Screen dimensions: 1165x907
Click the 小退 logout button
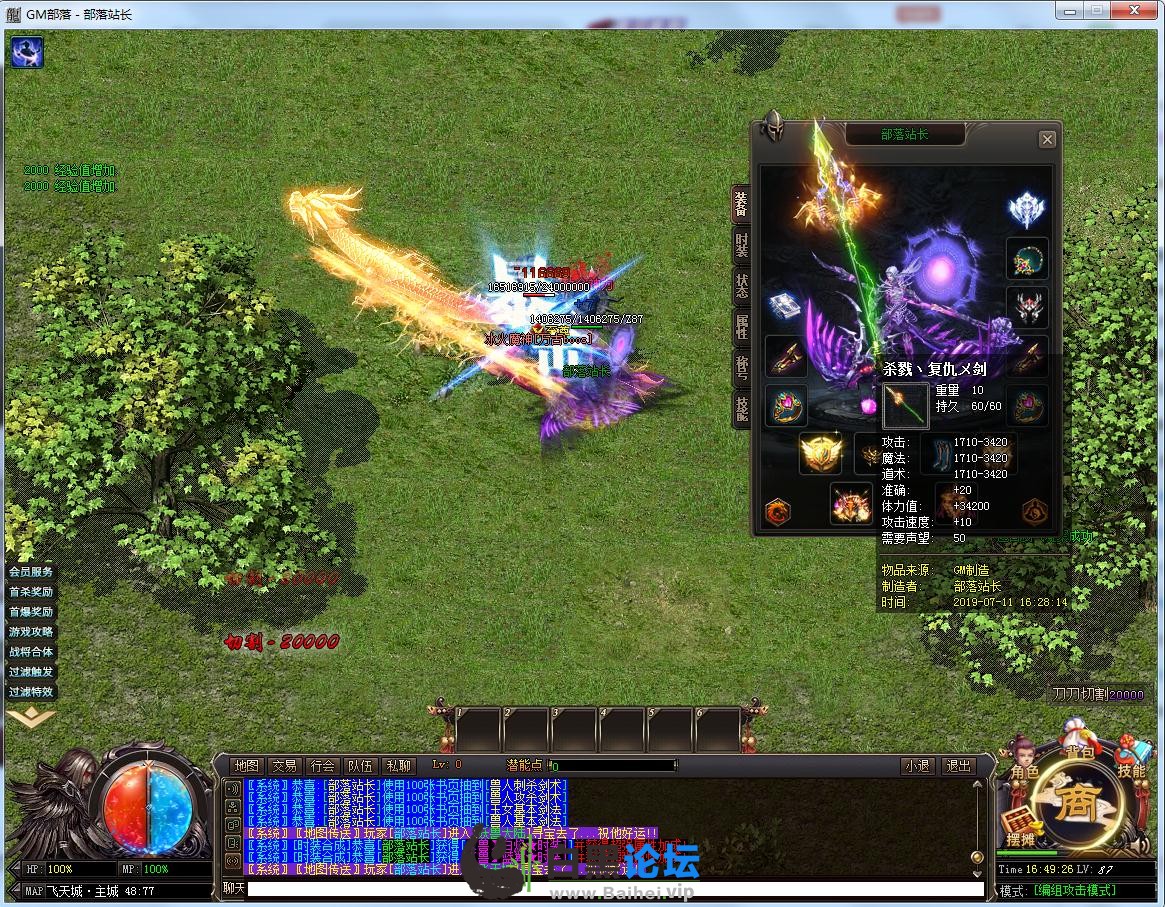click(917, 766)
